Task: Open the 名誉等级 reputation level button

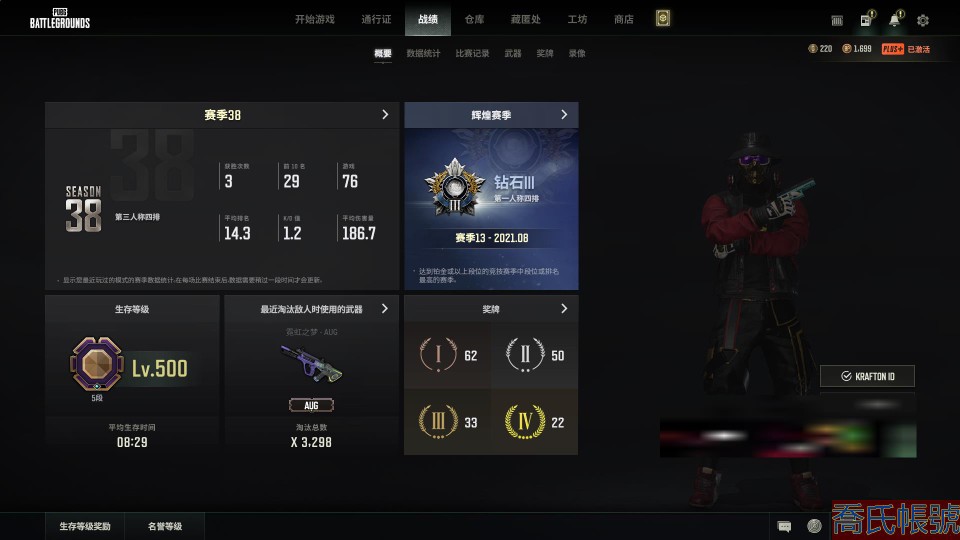Action: pos(165,526)
